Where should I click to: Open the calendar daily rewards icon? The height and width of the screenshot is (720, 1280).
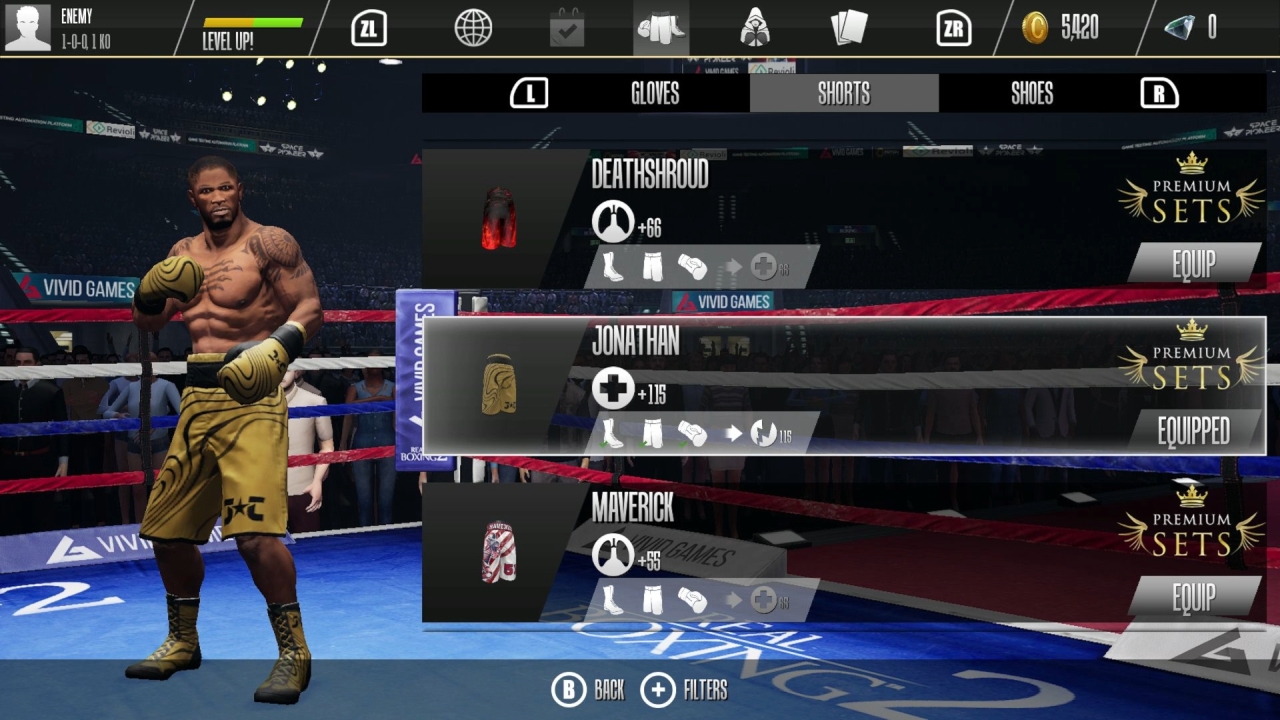coord(566,28)
